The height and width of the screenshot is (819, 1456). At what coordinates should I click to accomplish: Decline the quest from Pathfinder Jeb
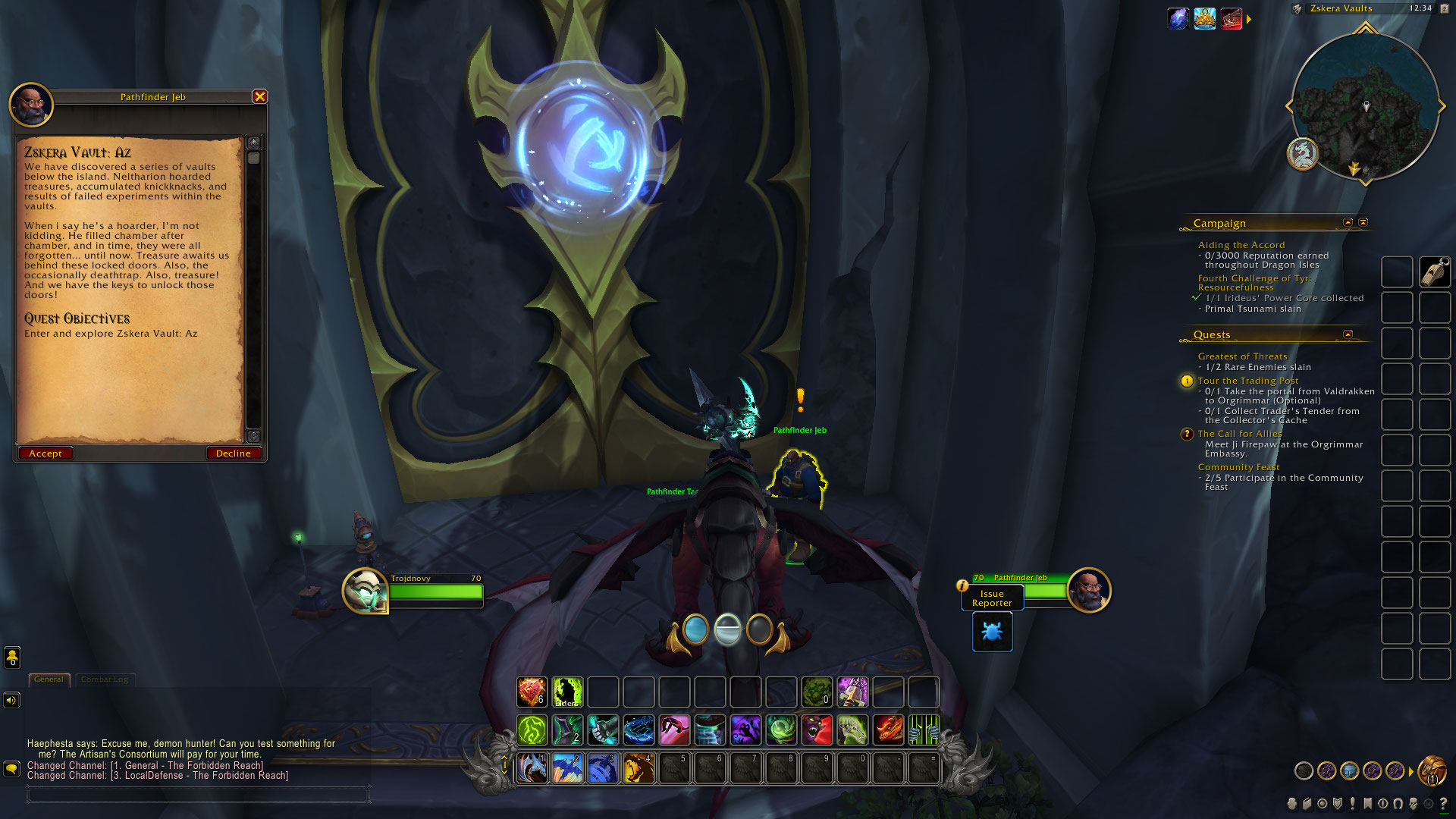coord(233,453)
